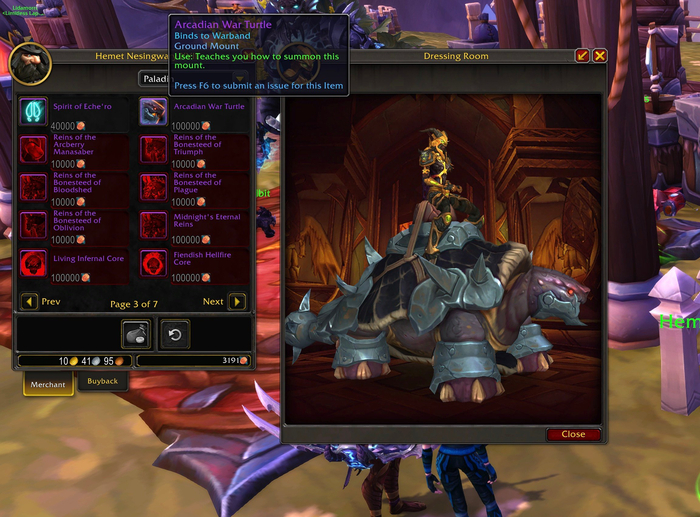Click the red Close button
Viewport: 700px width, 517px height.
(x=573, y=434)
